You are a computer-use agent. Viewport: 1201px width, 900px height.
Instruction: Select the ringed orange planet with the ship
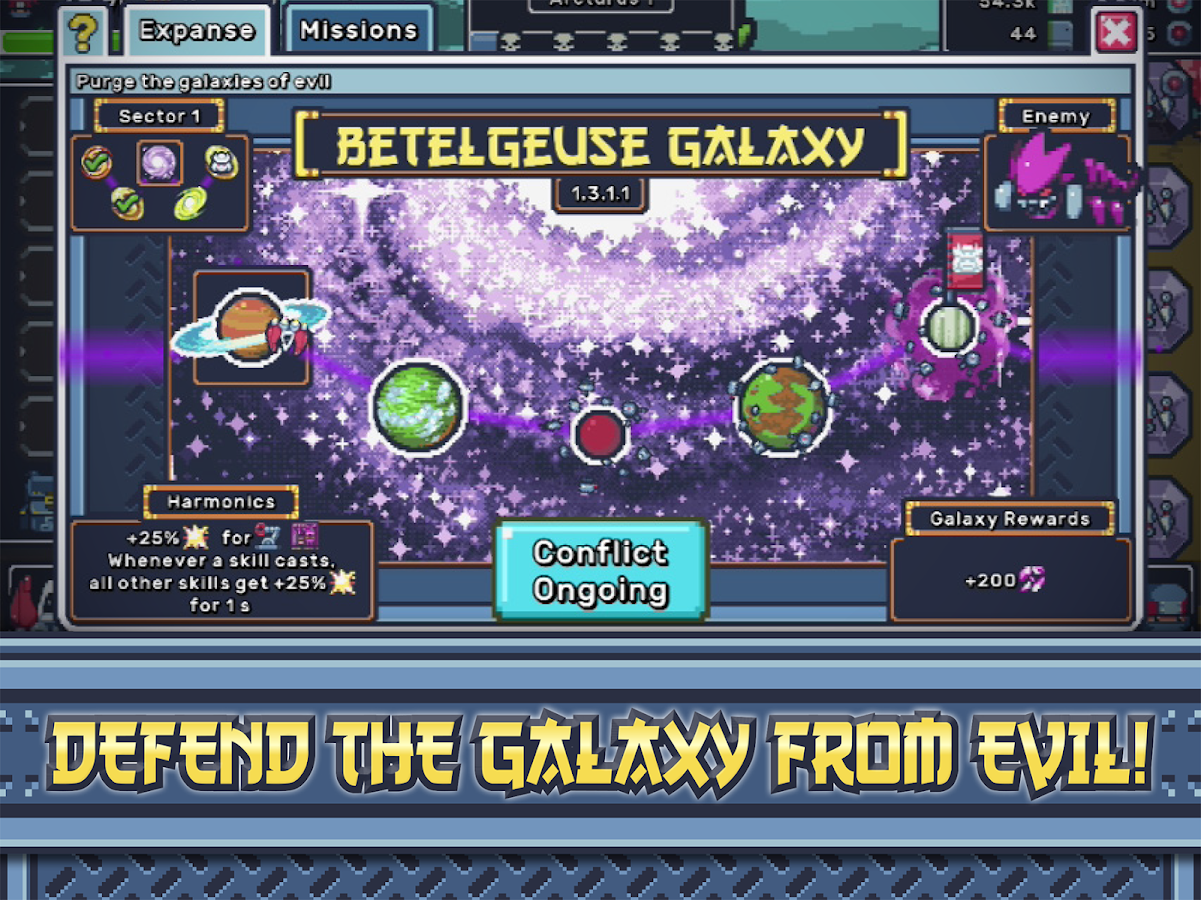pyautogui.click(x=250, y=326)
